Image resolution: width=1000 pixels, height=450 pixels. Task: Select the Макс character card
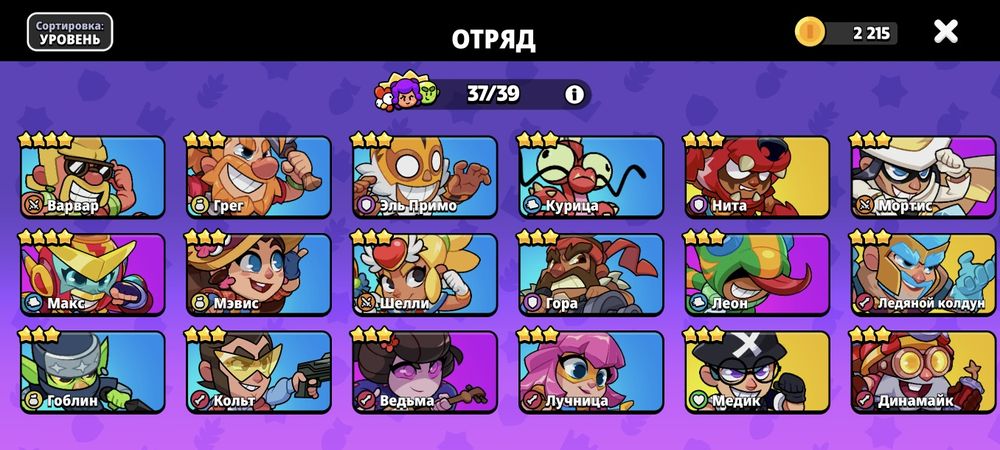pos(92,274)
